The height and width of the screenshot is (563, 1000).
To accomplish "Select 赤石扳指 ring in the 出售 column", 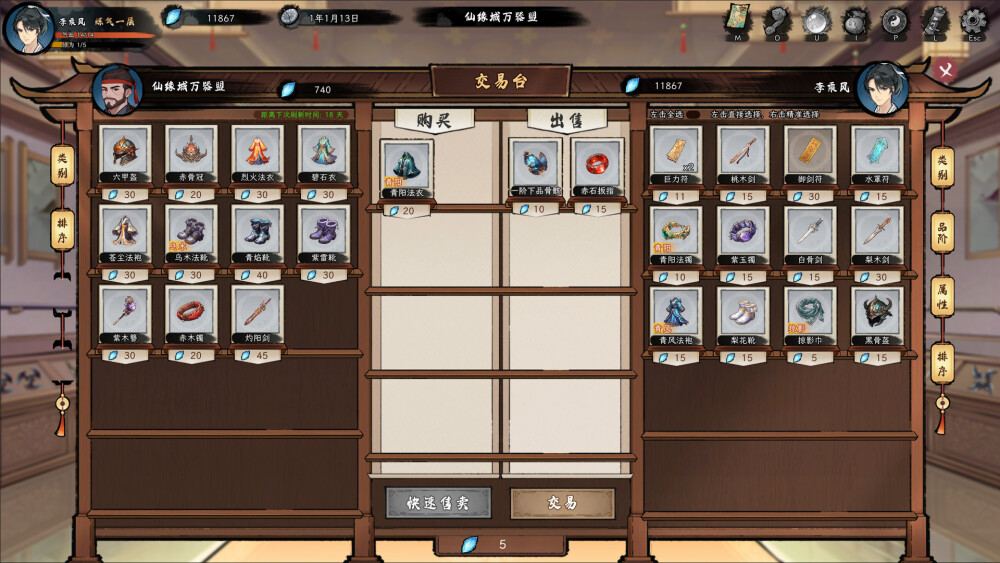I will (598, 166).
